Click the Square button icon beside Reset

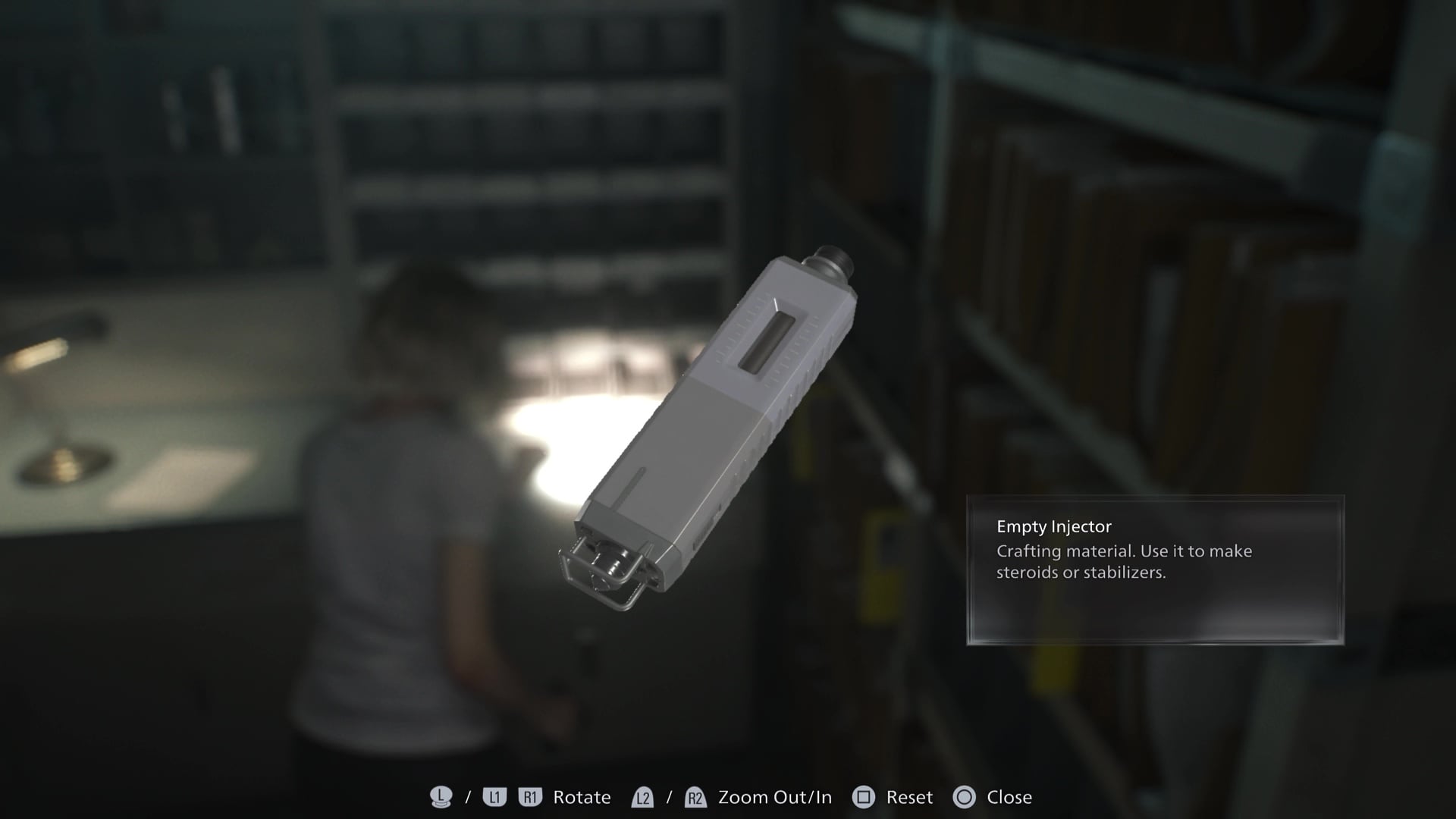click(x=864, y=797)
